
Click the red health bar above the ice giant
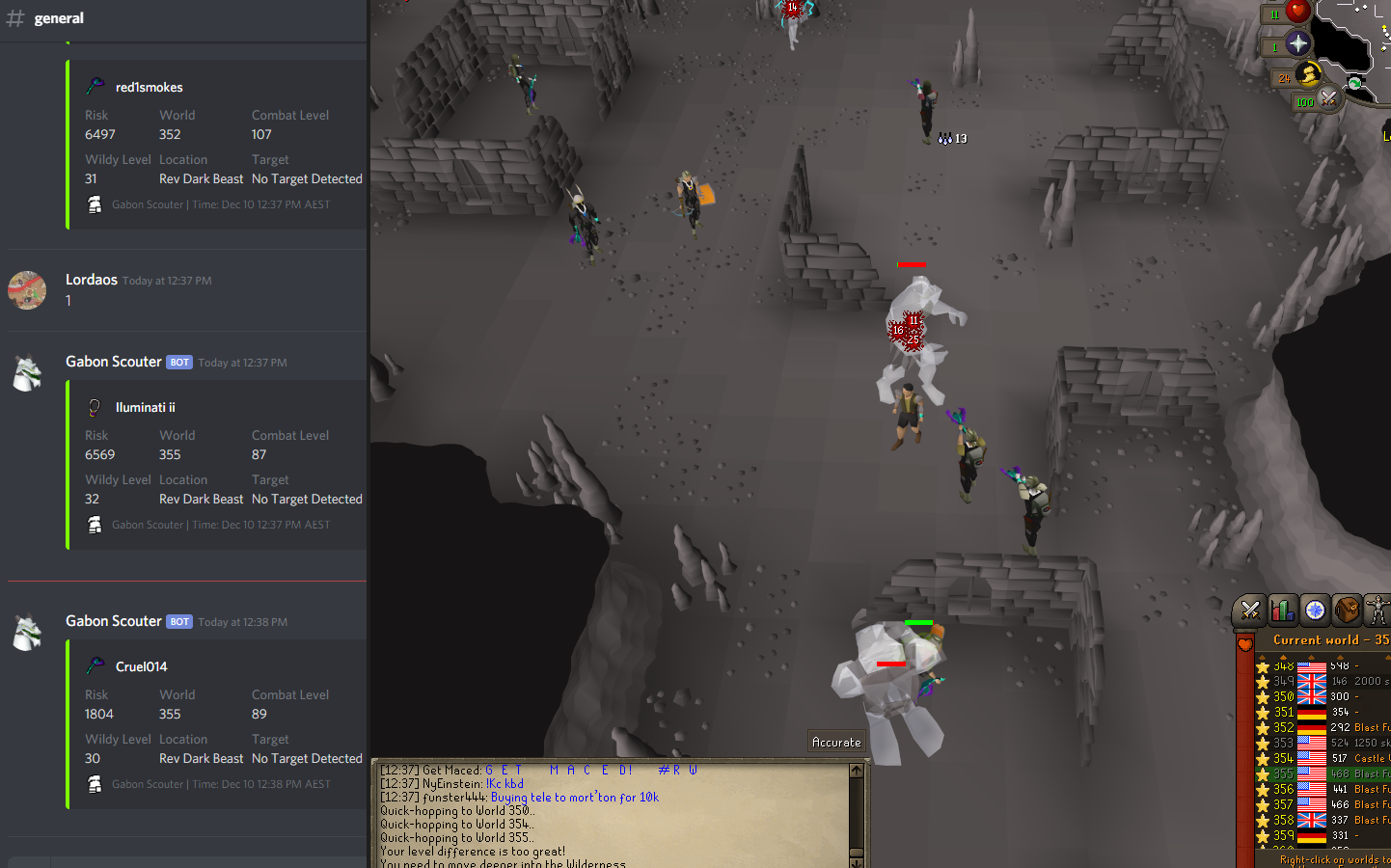pyautogui.click(x=911, y=264)
